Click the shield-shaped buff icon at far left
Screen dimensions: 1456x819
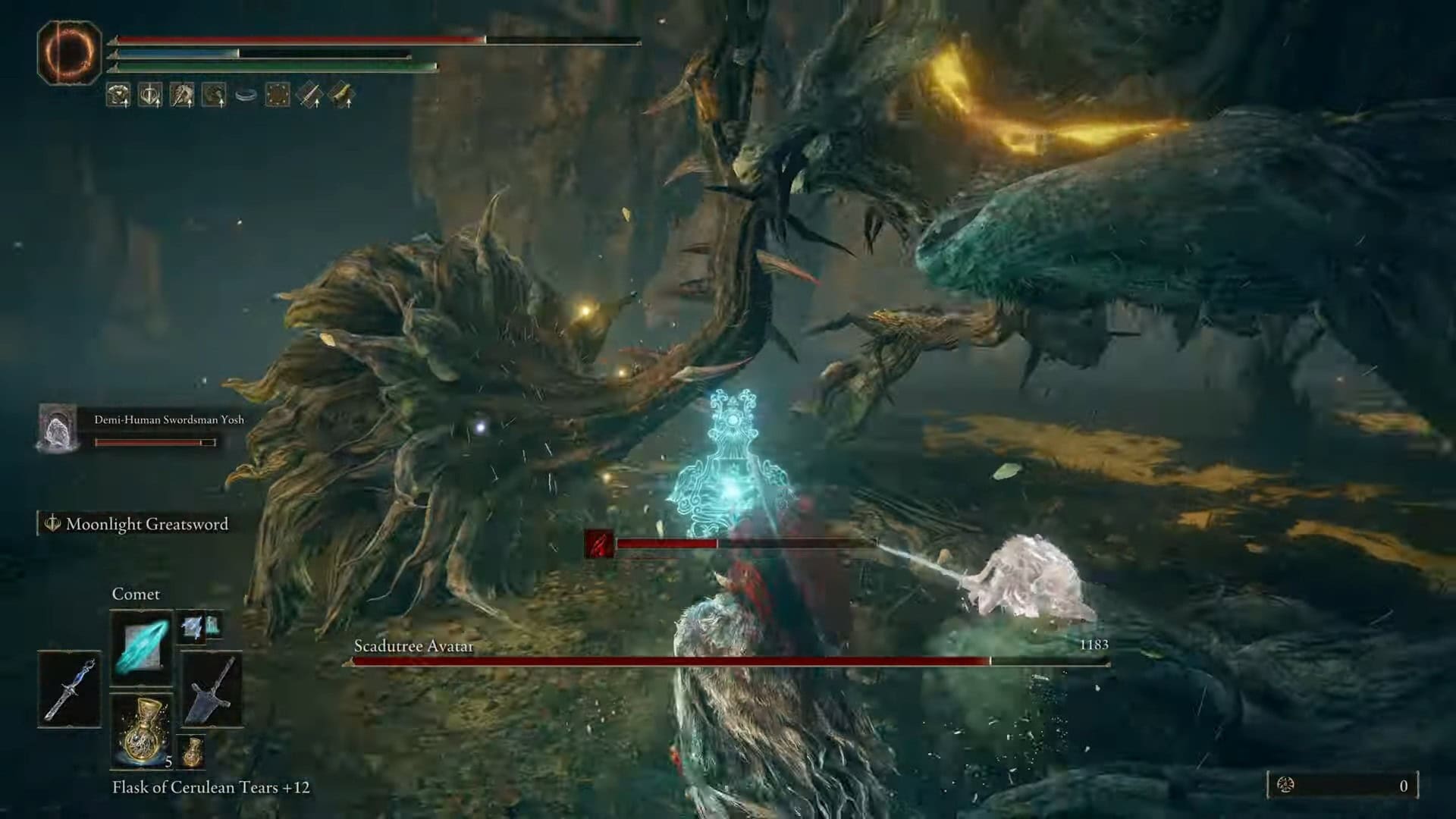119,95
